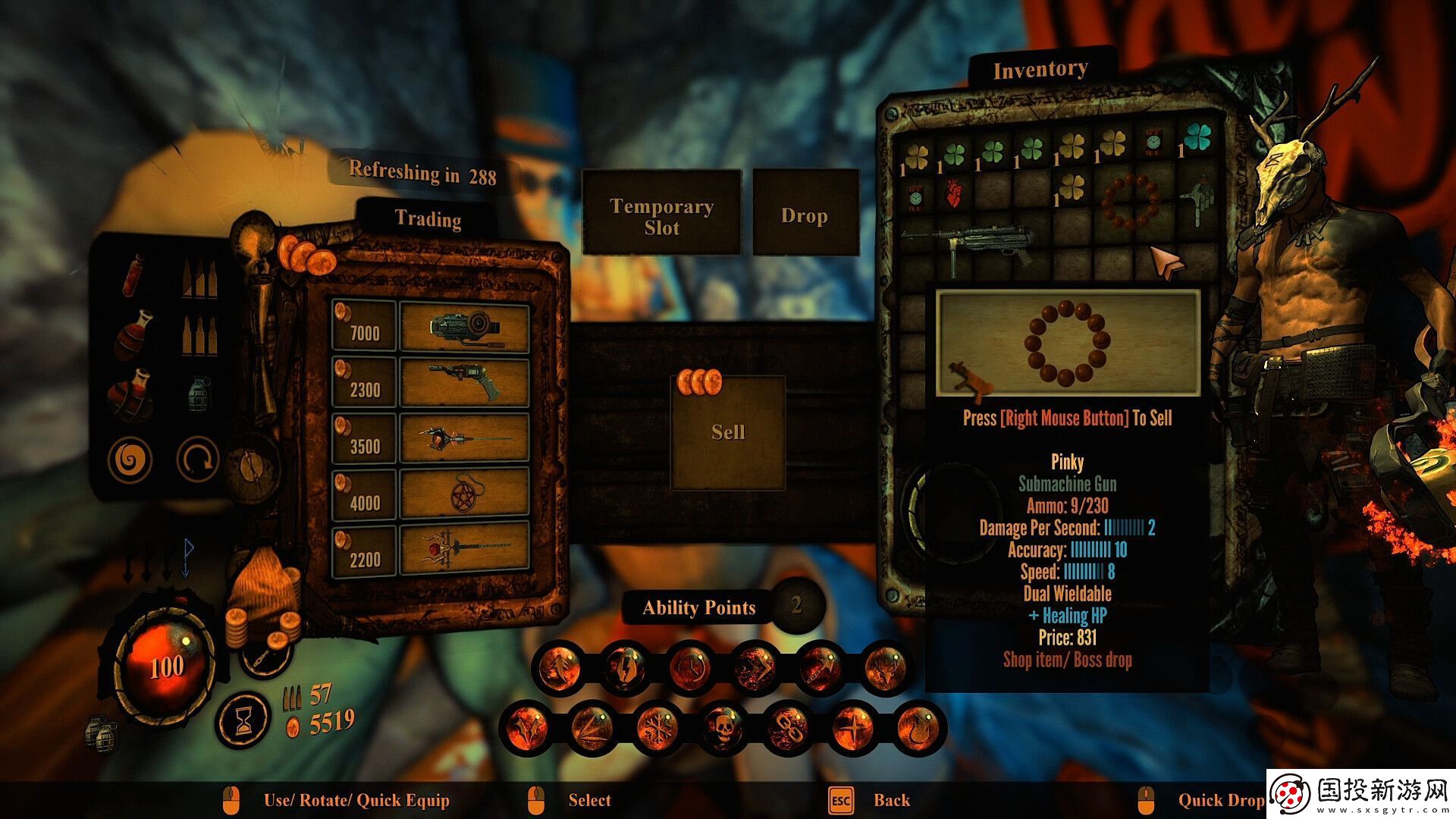Choose the Temporary Slot box
1456x819 pixels.
[x=661, y=215]
